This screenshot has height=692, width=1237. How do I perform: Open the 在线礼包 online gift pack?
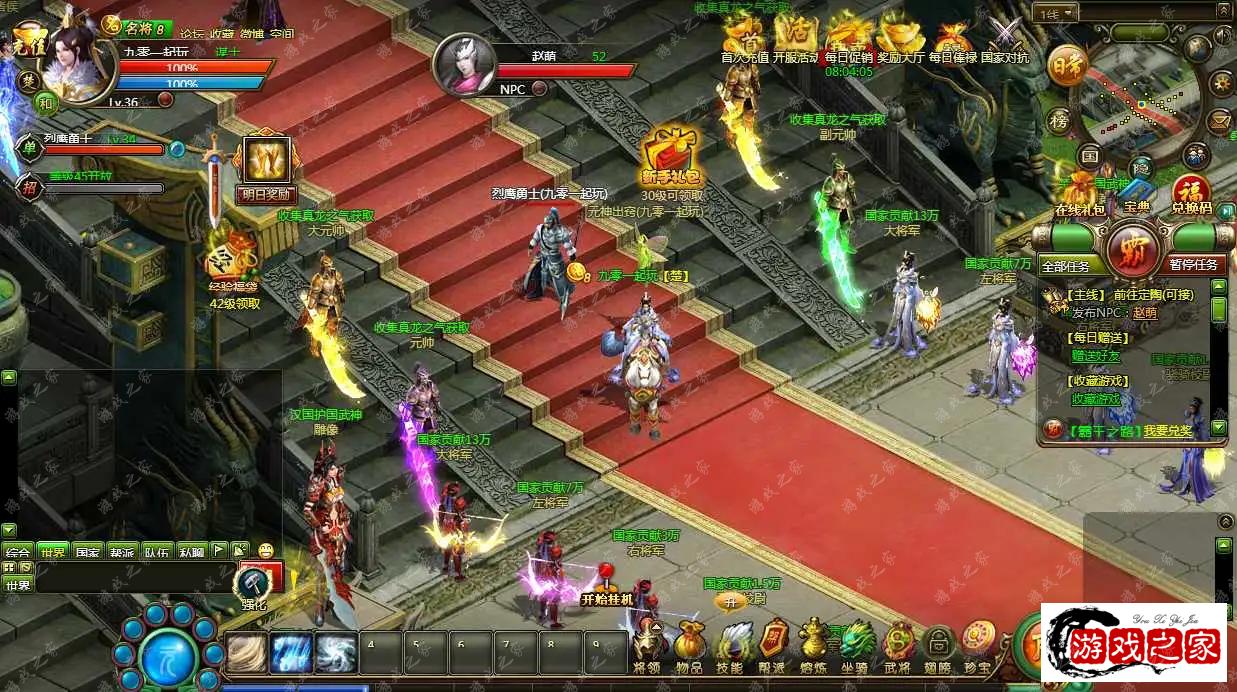pyautogui.click(x=1080, y=195)
